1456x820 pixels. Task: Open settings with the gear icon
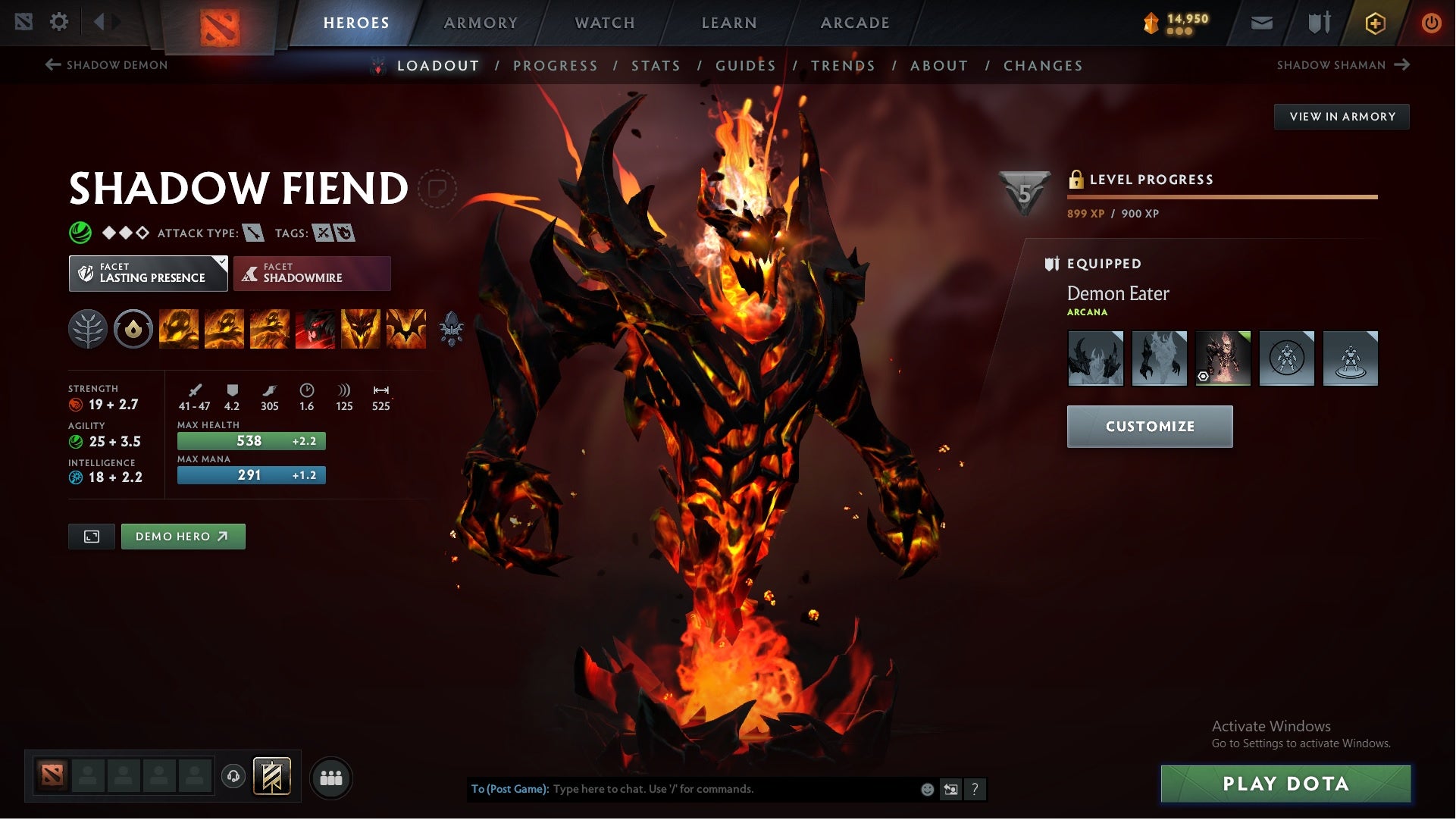(x=59, y=22)
